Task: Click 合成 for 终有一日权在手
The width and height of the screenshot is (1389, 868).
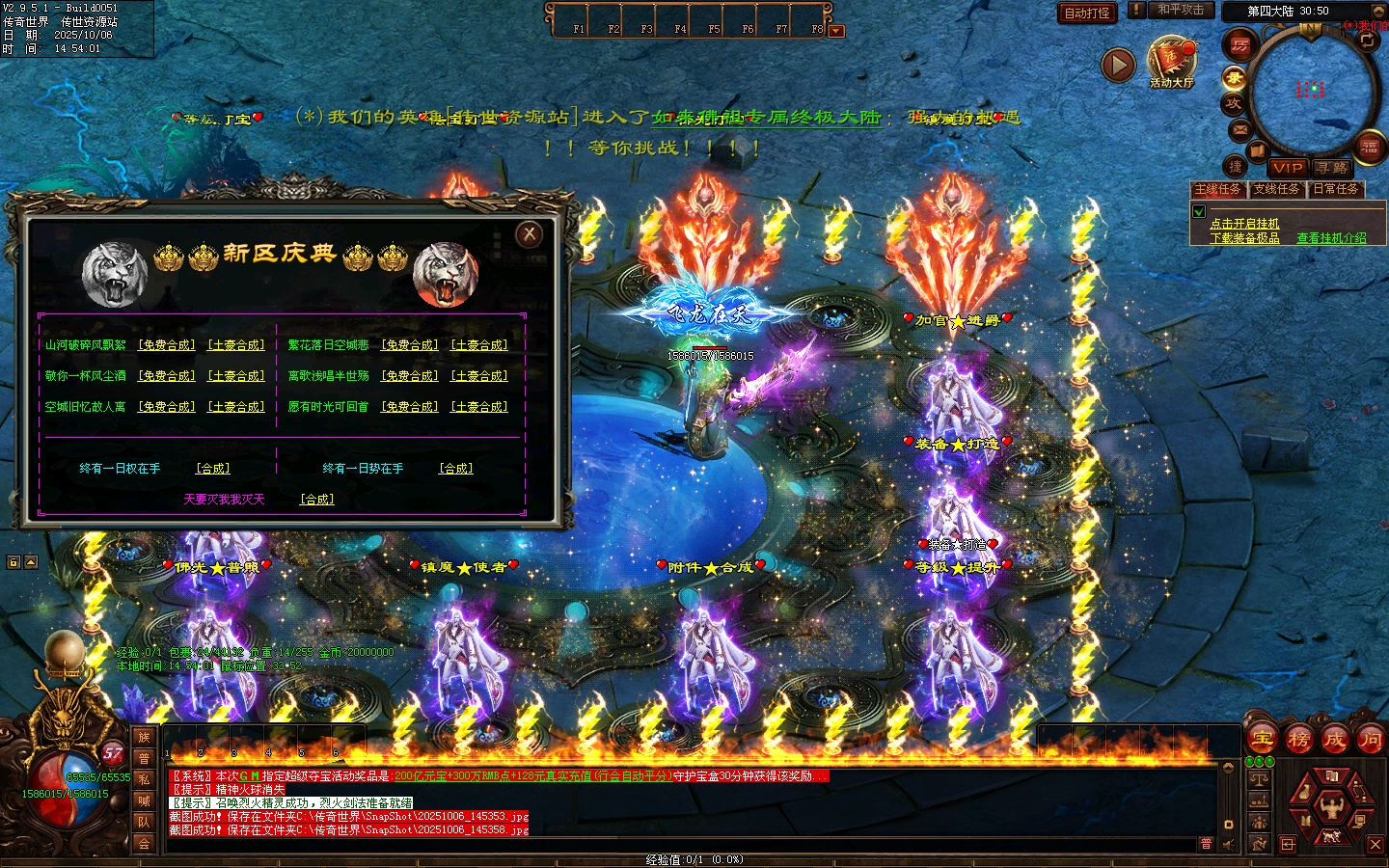Action: 212,469
